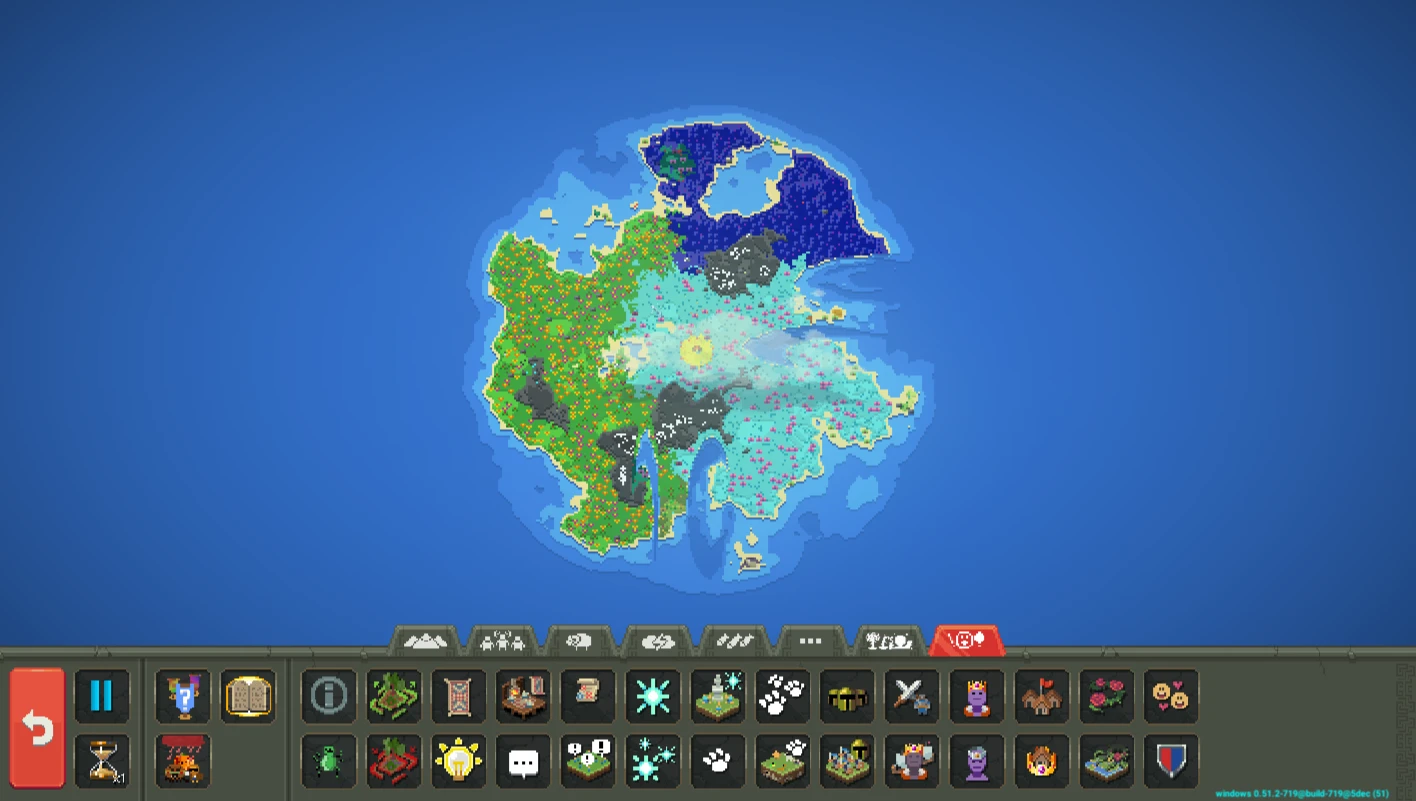The width and height of the screenshot is (1416, 801).
Task: Select the frog plague power
Action: (328, 760)
